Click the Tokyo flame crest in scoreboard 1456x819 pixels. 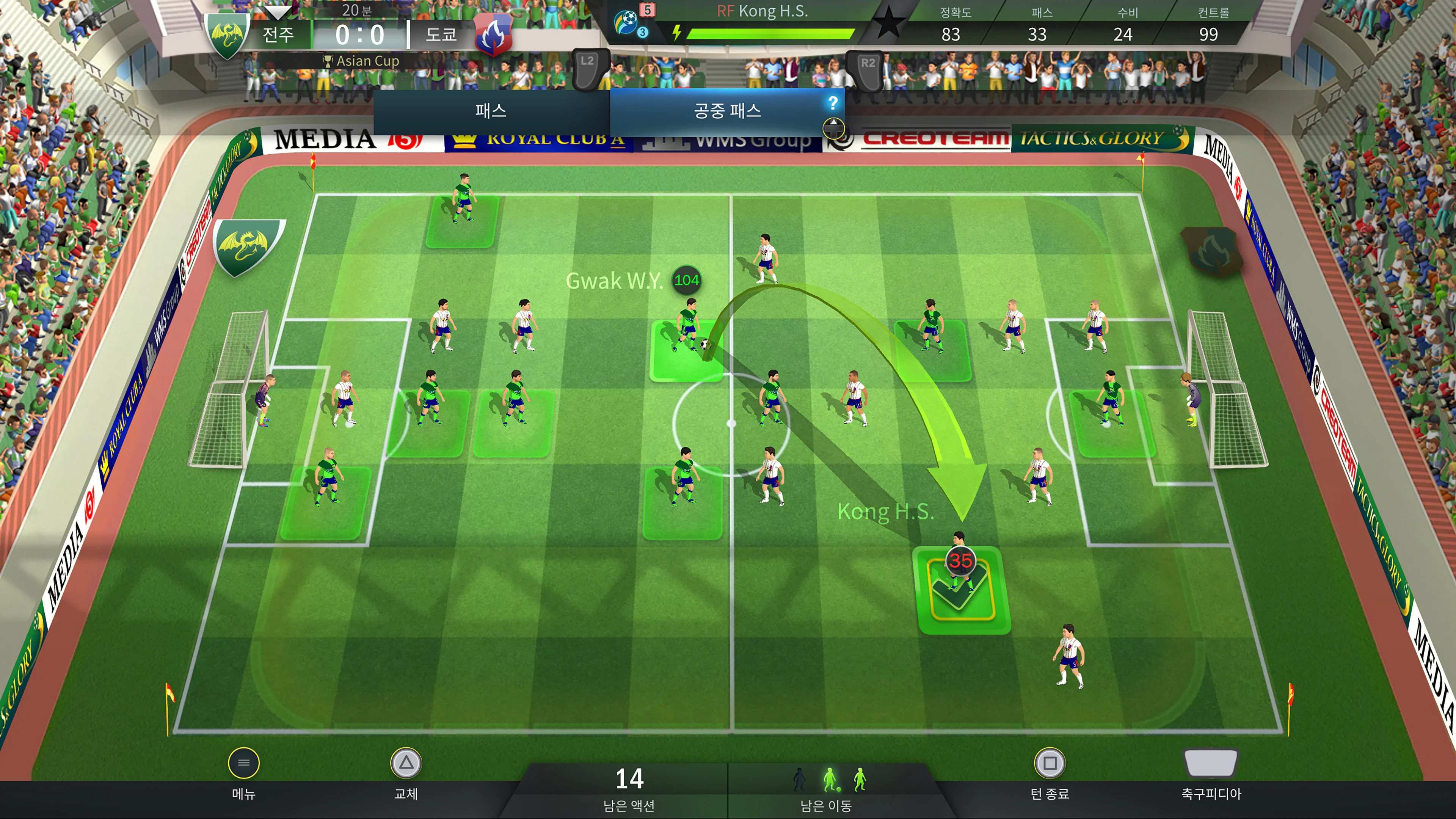pos(493,35)
